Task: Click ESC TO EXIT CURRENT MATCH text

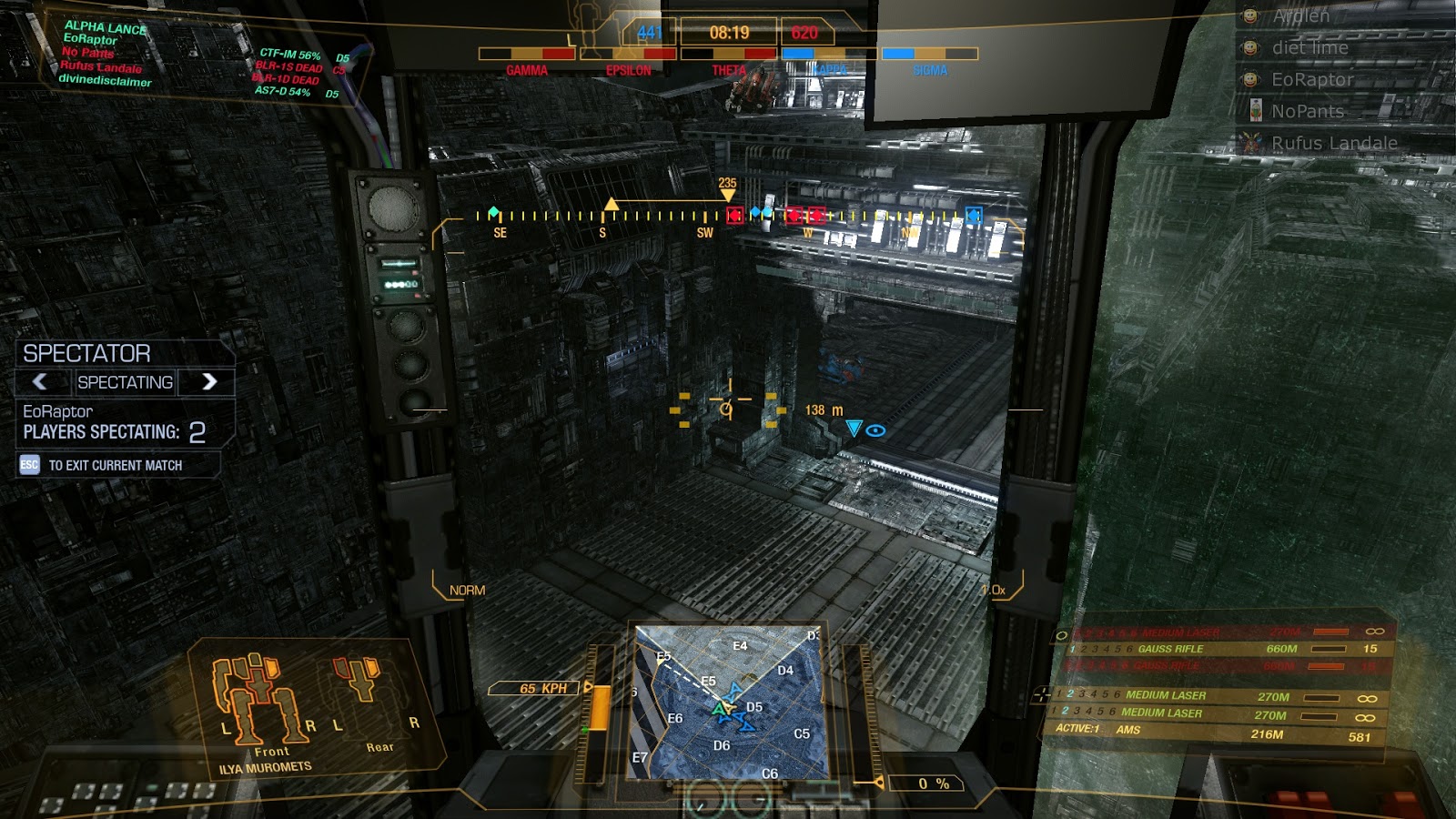Action: click(x=105, y=464)
